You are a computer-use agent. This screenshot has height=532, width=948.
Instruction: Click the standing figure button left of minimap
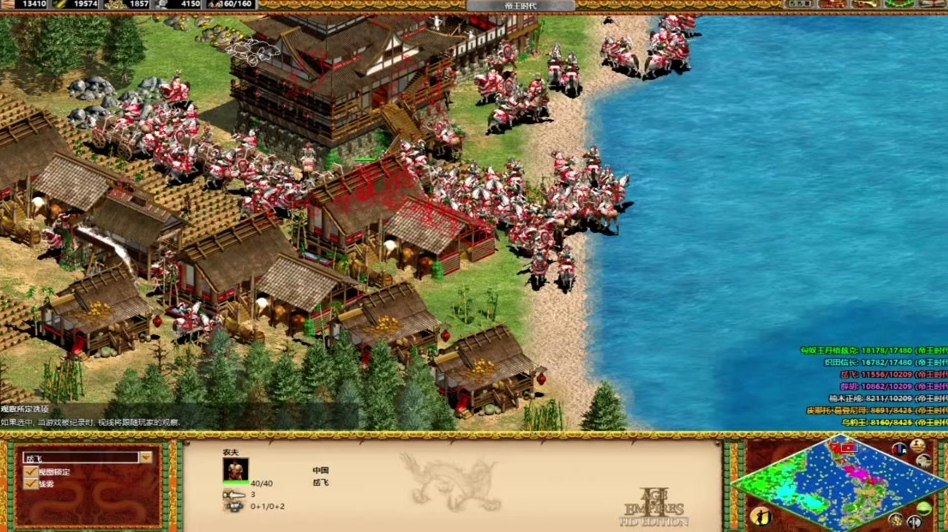pyautogui.click(x=761, y=516)
